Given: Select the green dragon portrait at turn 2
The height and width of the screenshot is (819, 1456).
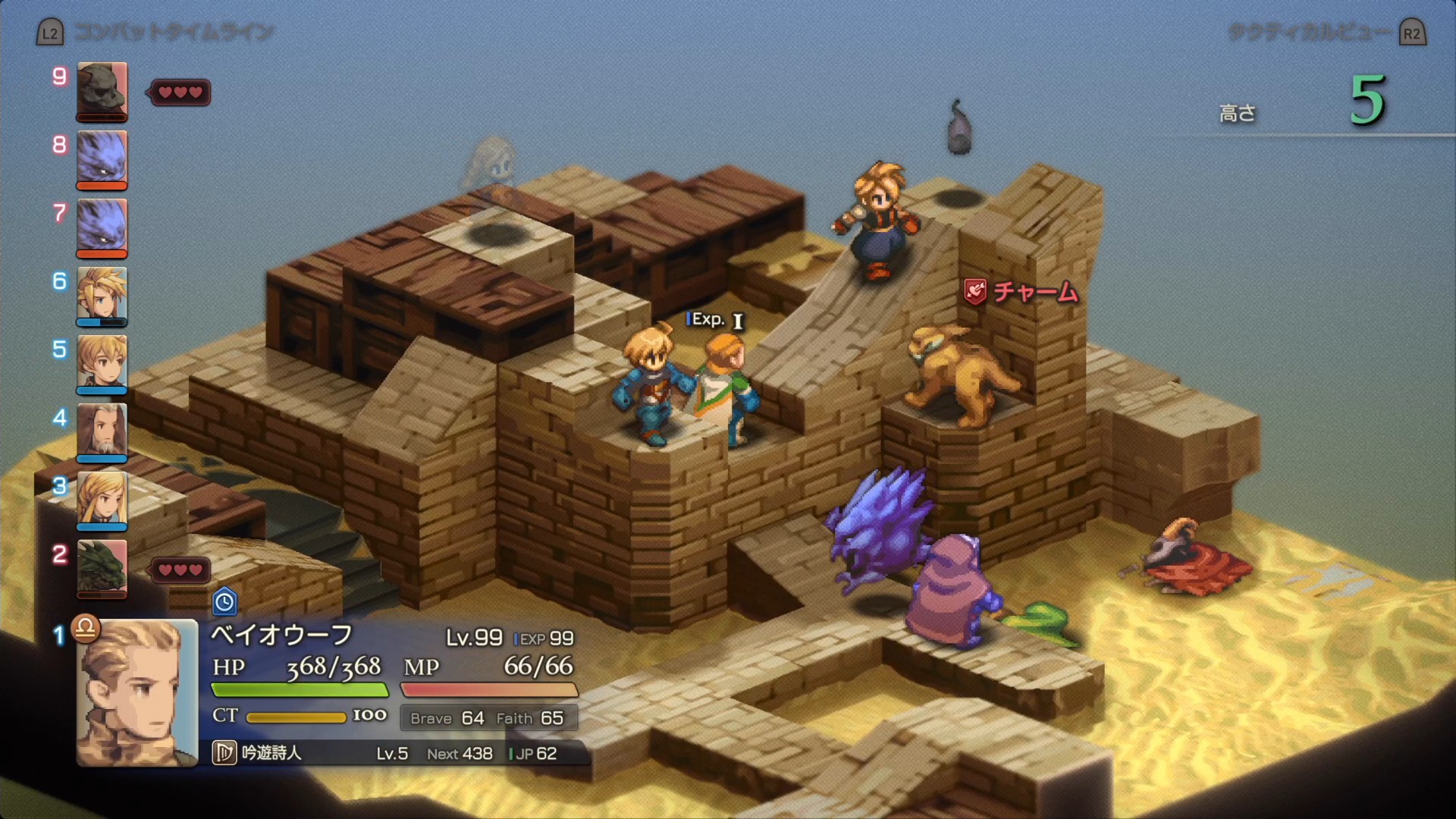Looking at the screenshot, I should coord(102,567).
